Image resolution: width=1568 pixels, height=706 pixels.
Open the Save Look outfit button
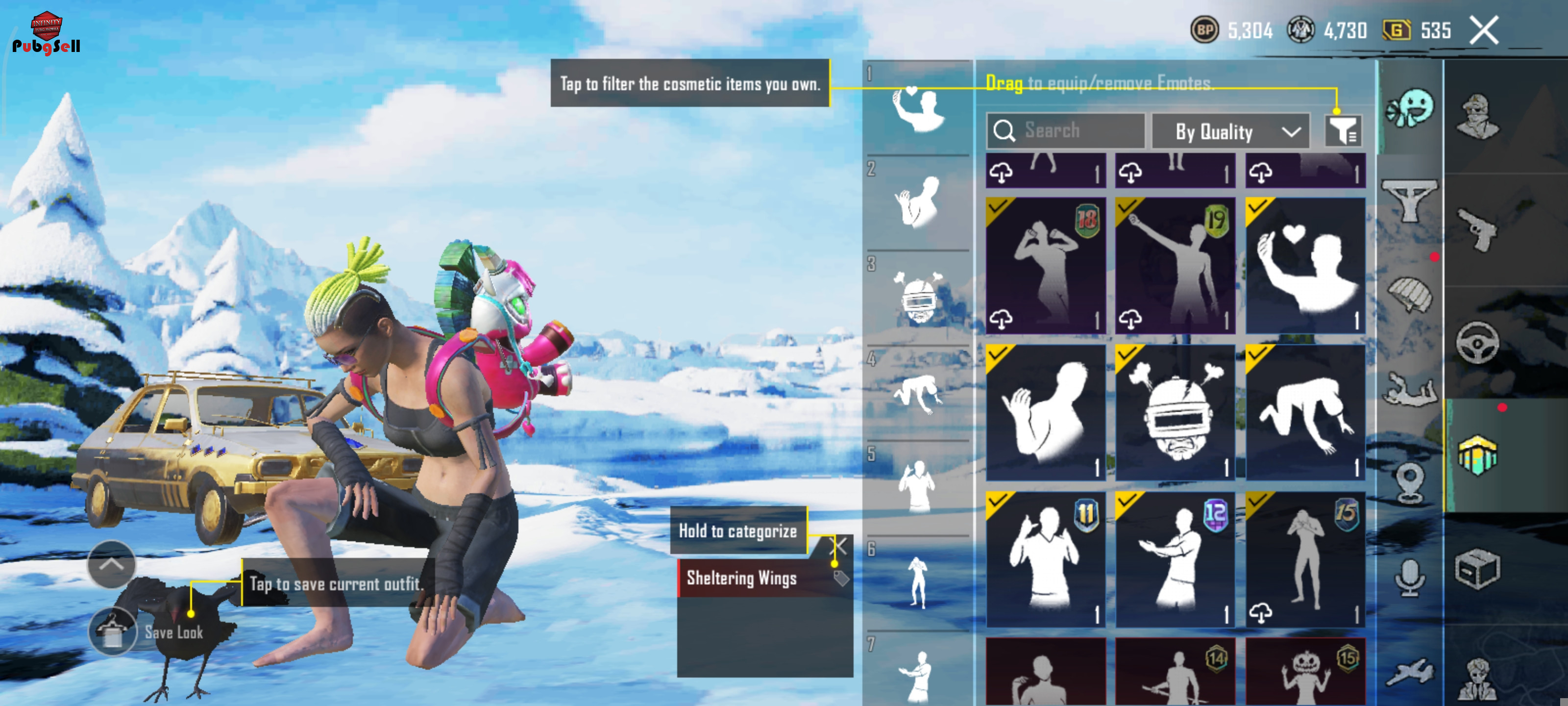coord(113,631)
